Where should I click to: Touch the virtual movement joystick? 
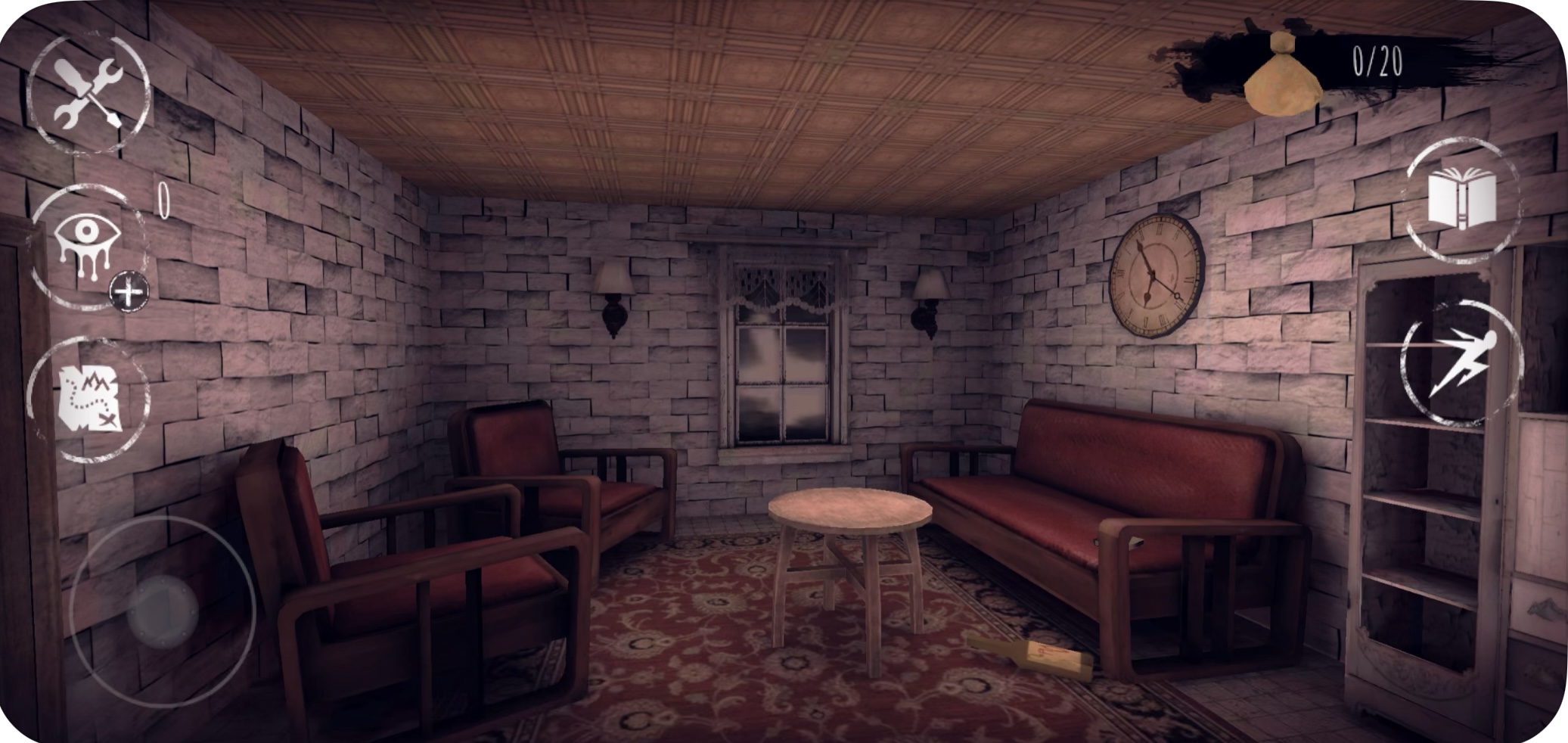coord(163,610)
